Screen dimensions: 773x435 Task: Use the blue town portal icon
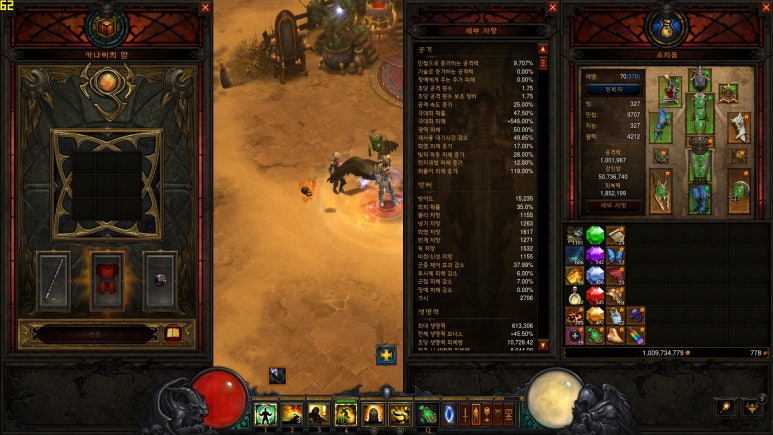(x=449, y=412)
